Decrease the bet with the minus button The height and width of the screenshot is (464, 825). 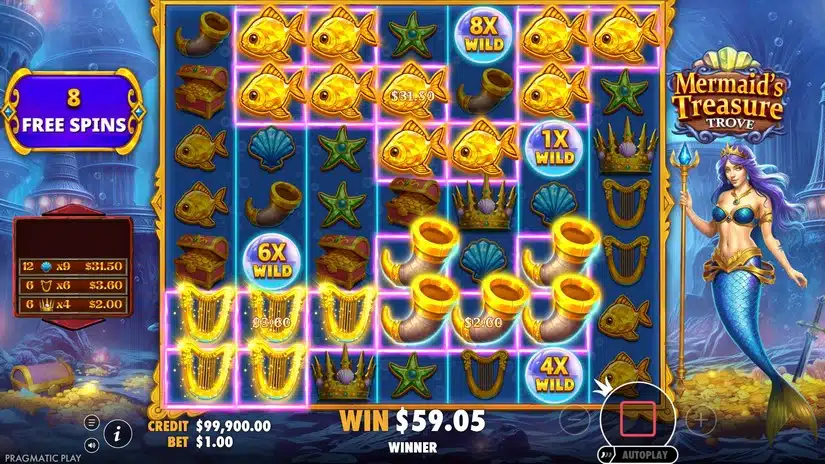574,418
